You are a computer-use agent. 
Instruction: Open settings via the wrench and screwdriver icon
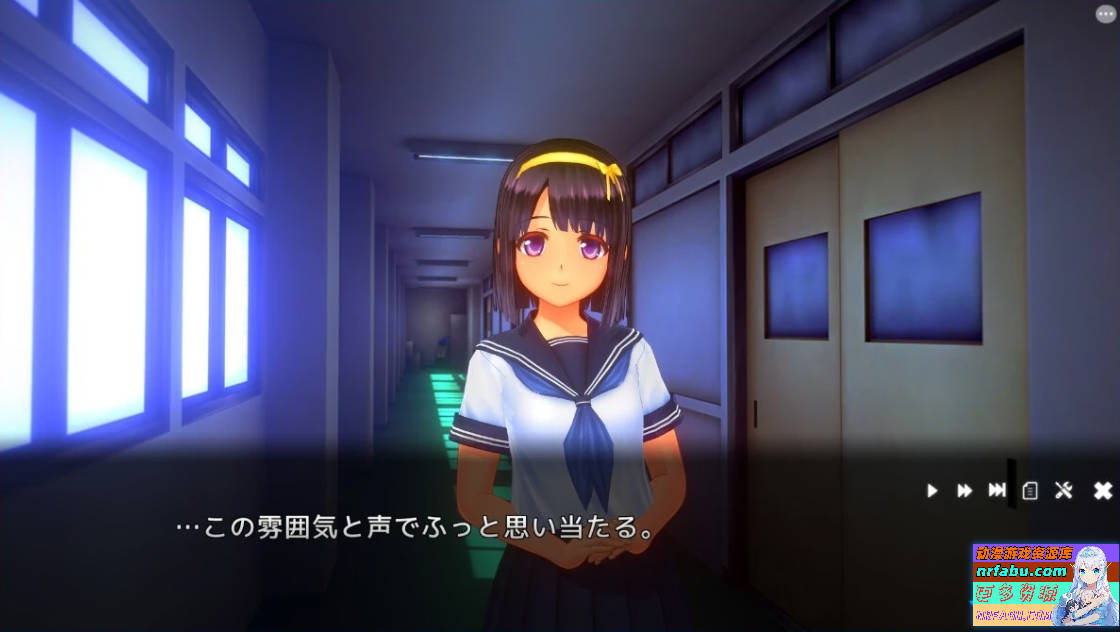coord(1064,490)
